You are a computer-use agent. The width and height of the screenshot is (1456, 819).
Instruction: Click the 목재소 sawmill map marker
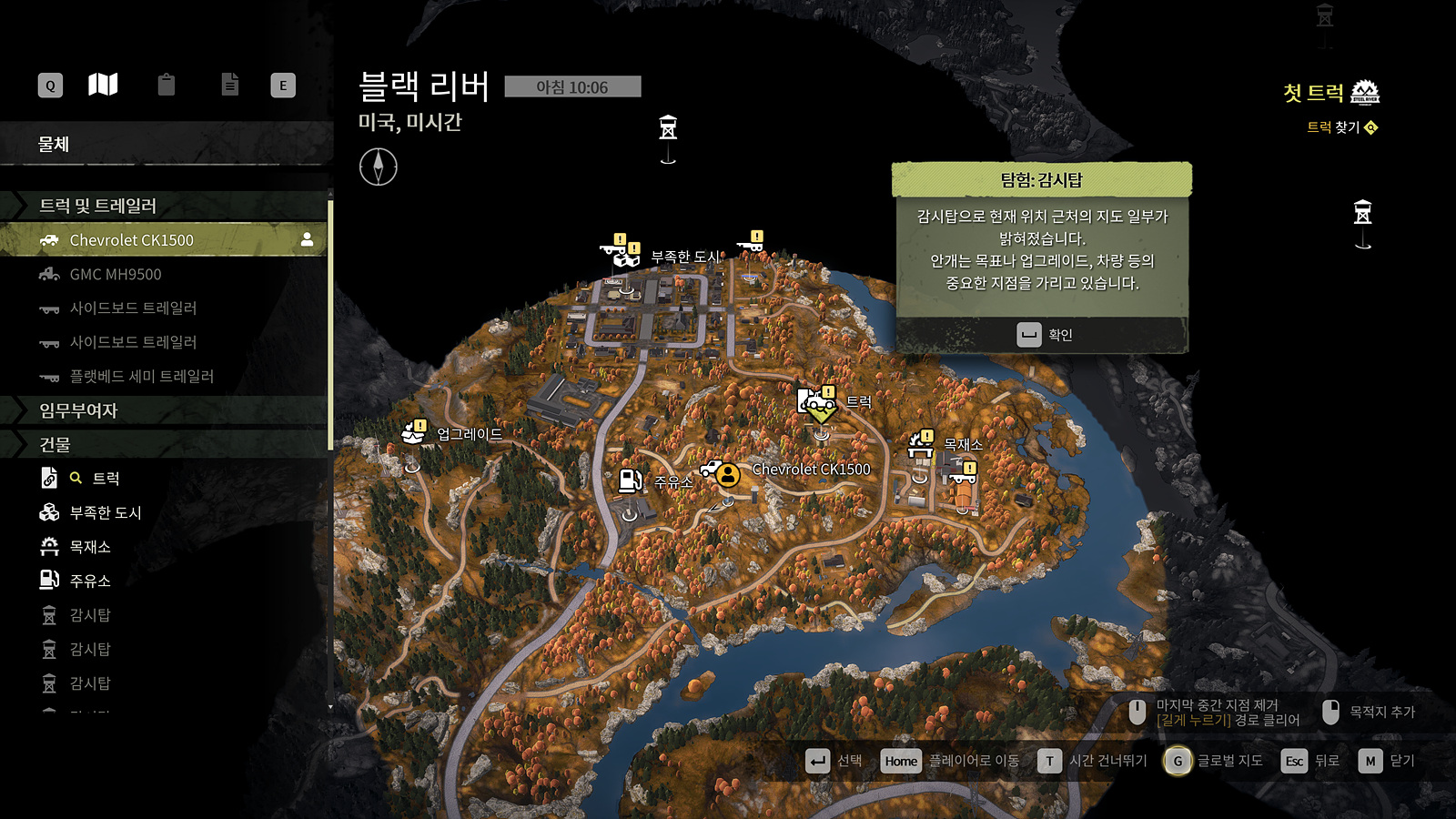coord(921,445)
